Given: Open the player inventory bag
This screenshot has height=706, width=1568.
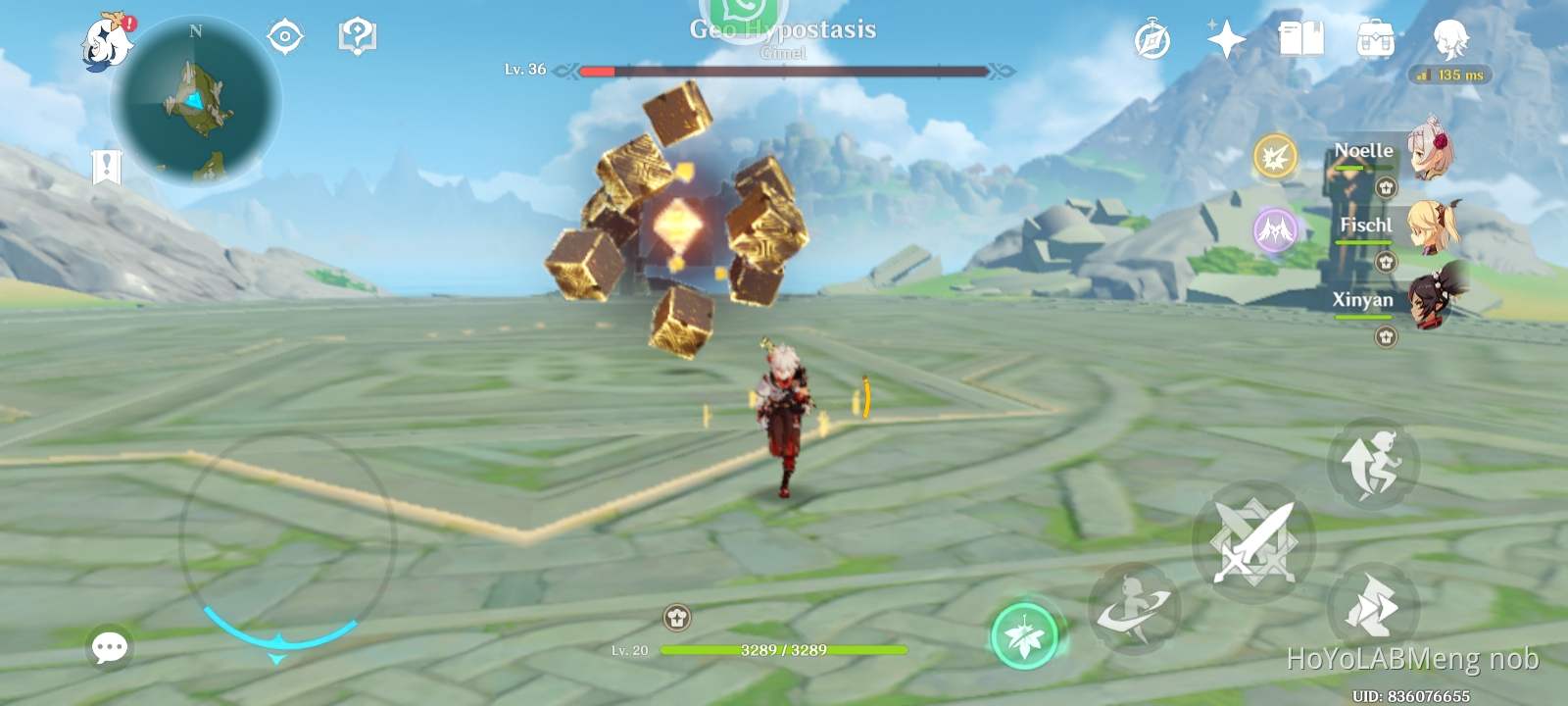Looking at the screenshot, I should (1376, 35).
